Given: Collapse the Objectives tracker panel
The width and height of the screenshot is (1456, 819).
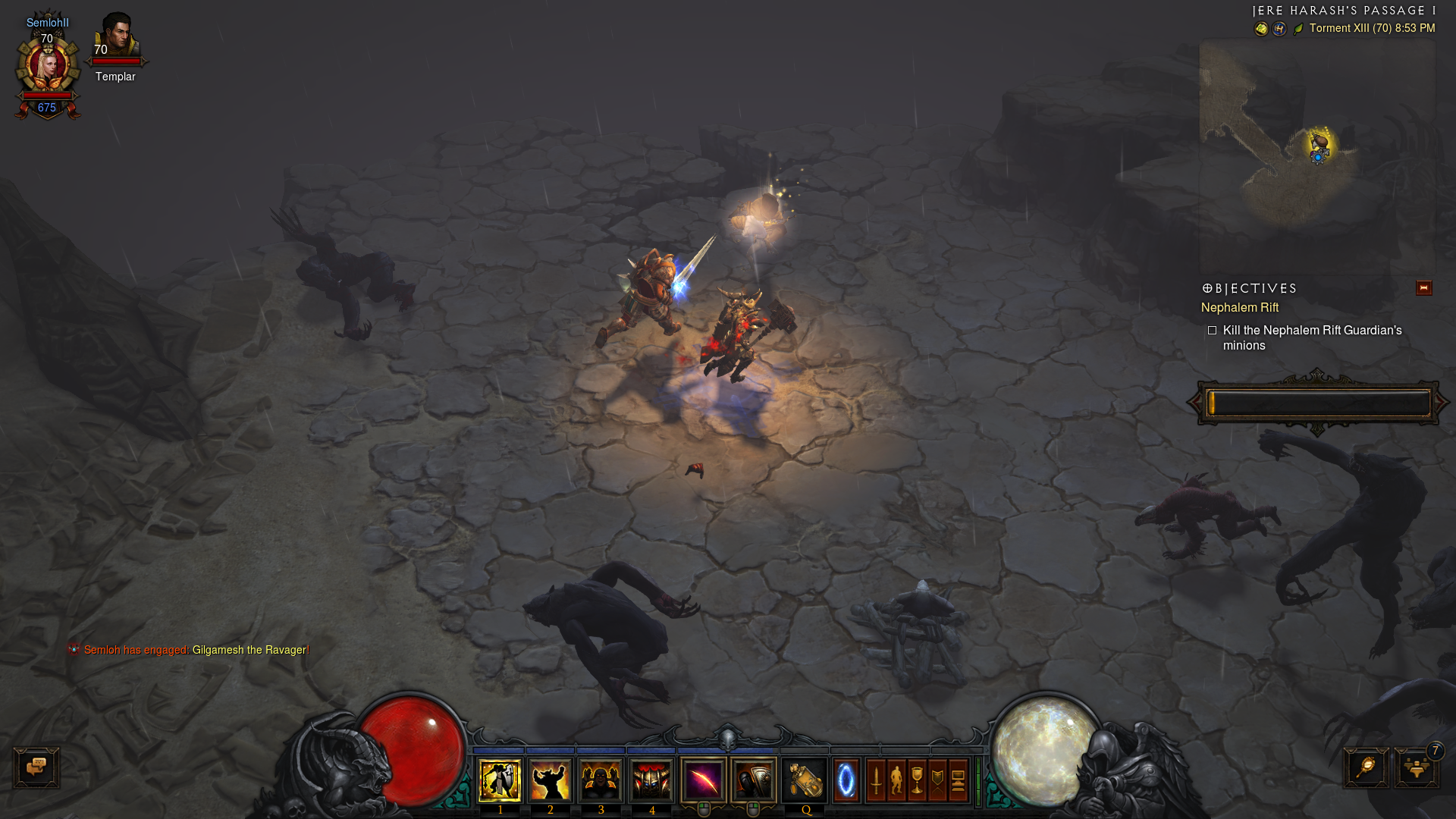Looking at the screenshot, I should point(1423,288).
